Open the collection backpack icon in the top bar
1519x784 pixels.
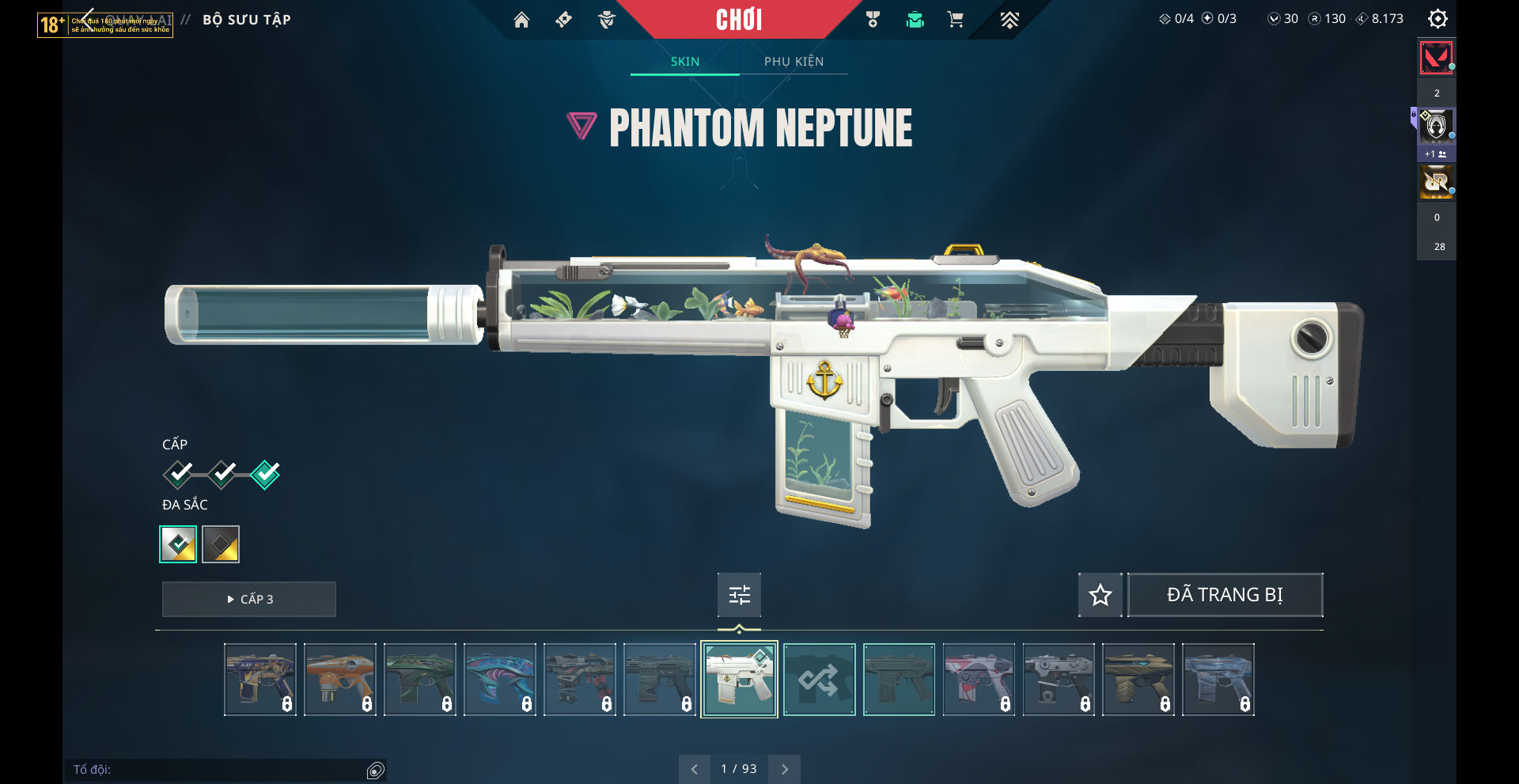[915, 20]
